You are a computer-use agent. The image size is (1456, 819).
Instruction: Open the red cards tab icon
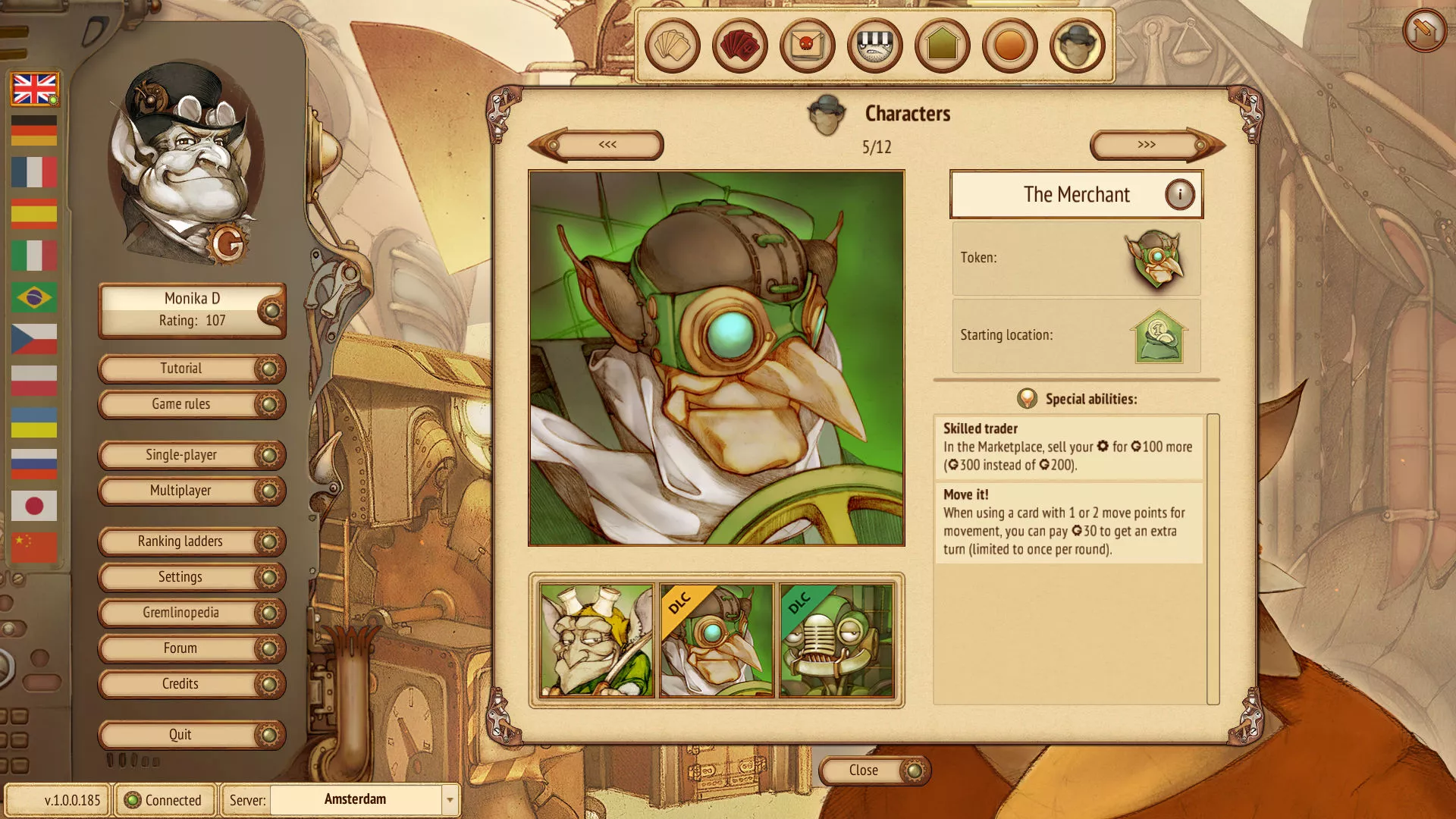[x=739, y=45]
